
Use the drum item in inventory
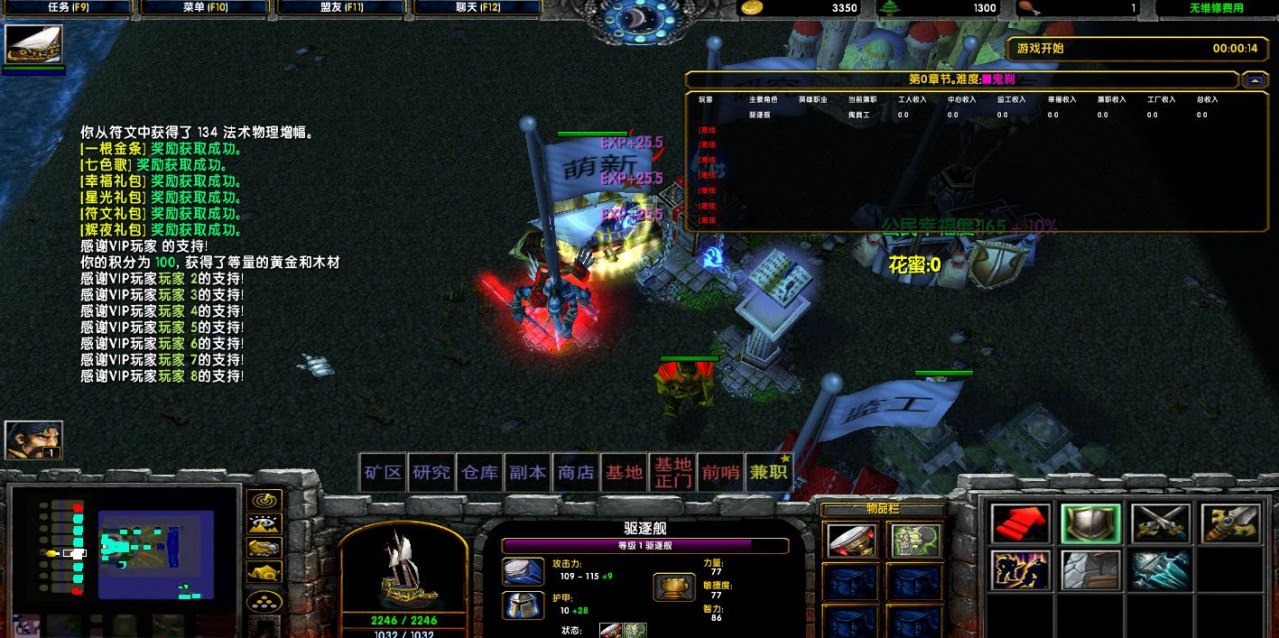851,541
